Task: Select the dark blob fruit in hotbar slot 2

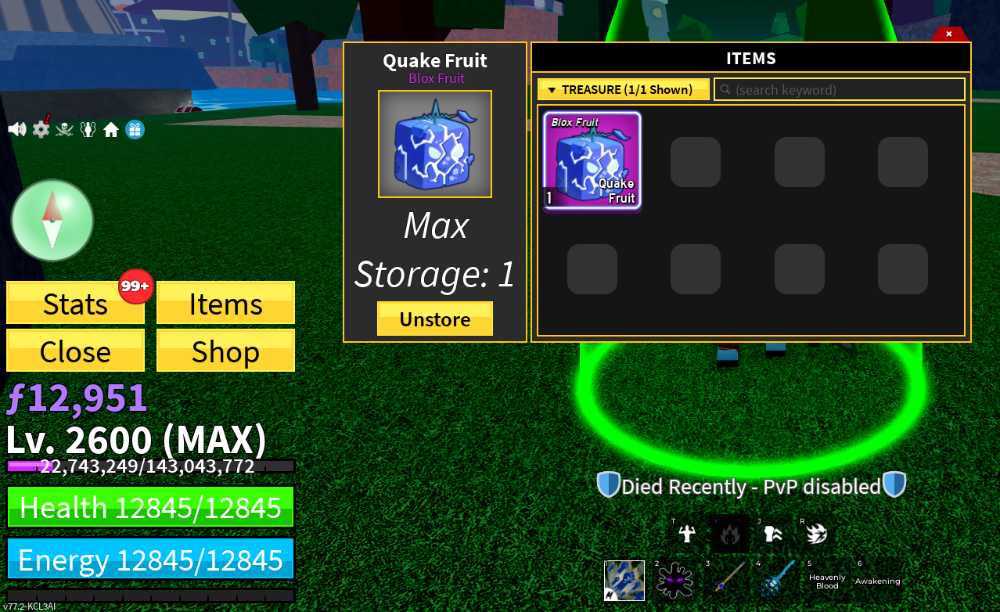Action: click(x=674, y=580)
